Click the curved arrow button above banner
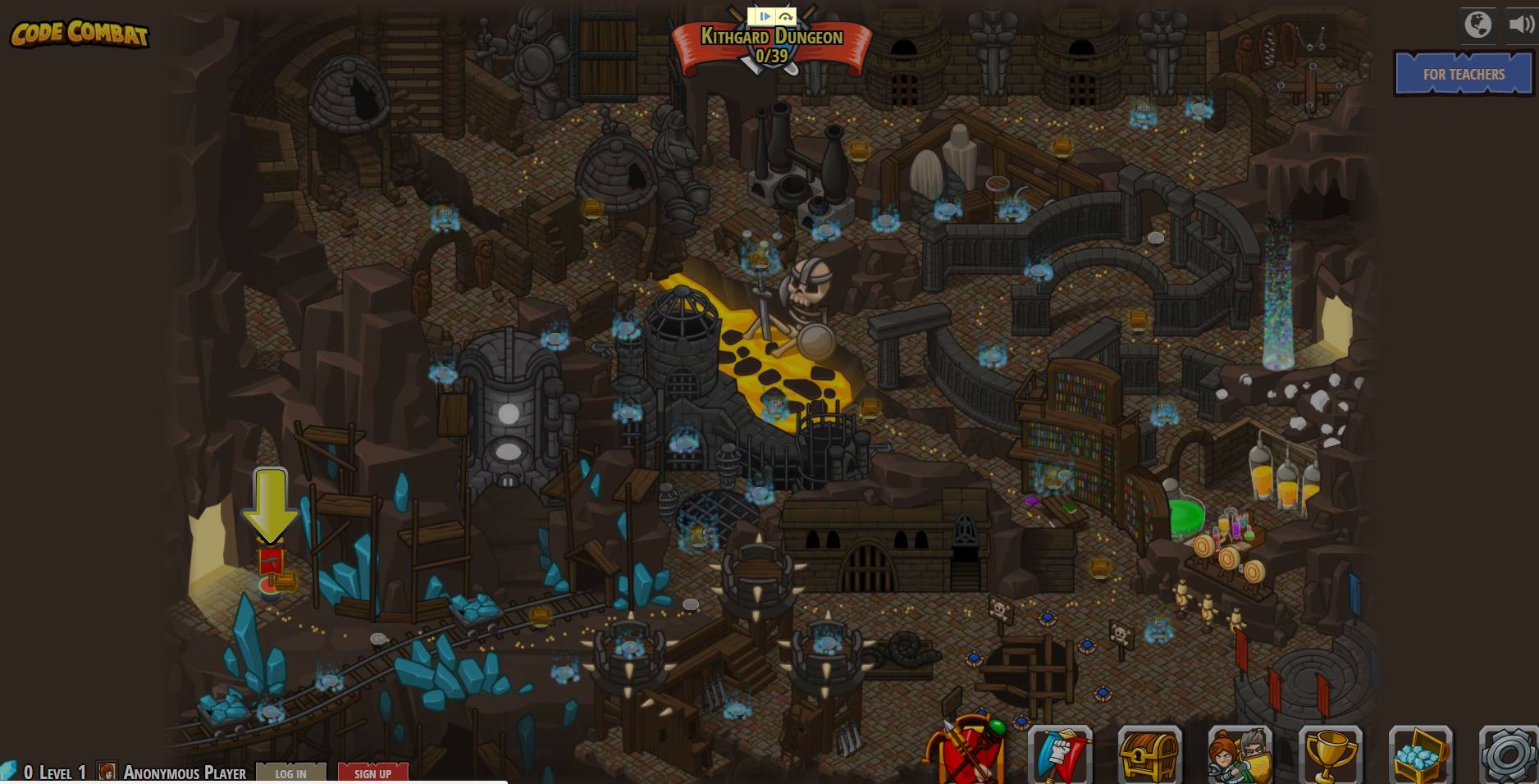 785,16
